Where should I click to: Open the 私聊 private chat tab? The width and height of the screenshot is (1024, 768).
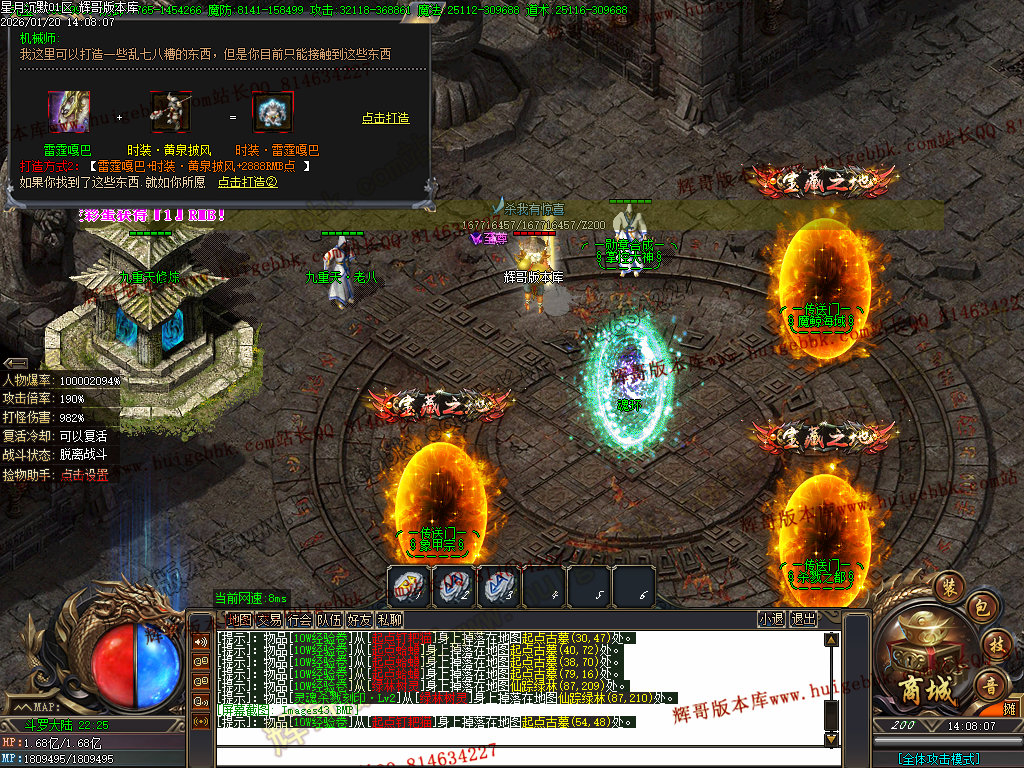389,619
